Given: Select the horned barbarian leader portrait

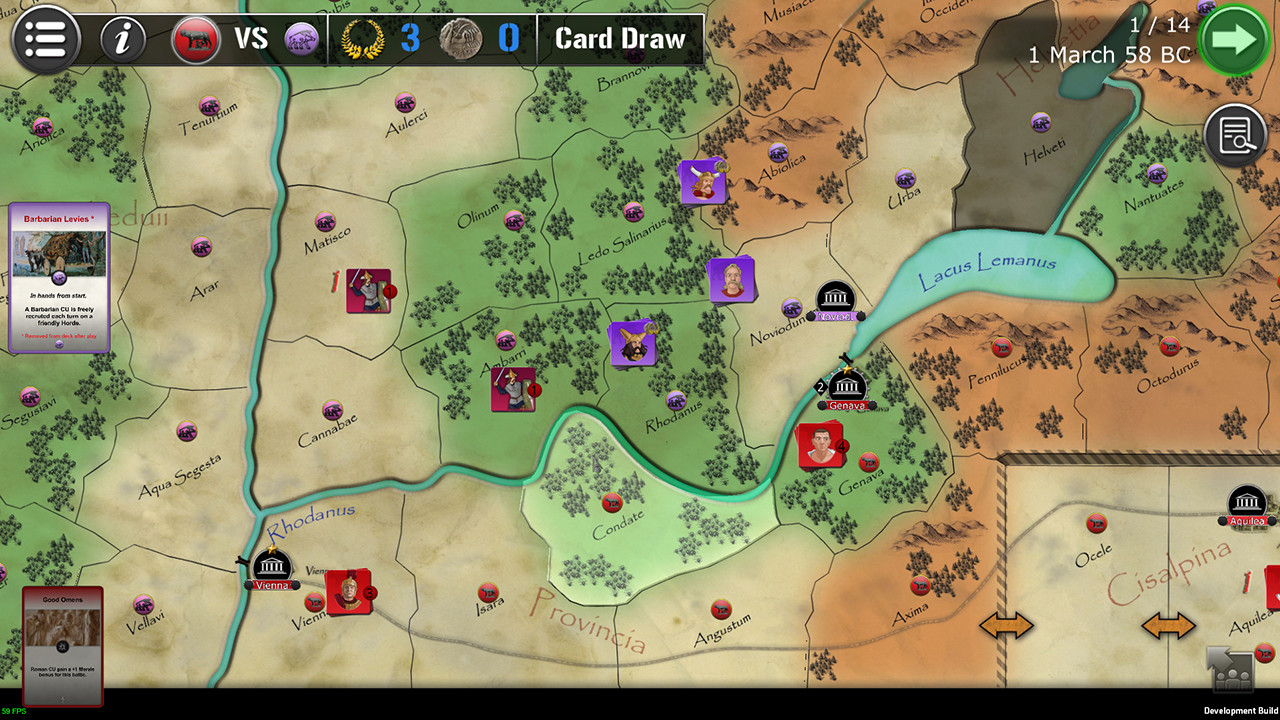Looking at the screenshot, I should [703, 183].
